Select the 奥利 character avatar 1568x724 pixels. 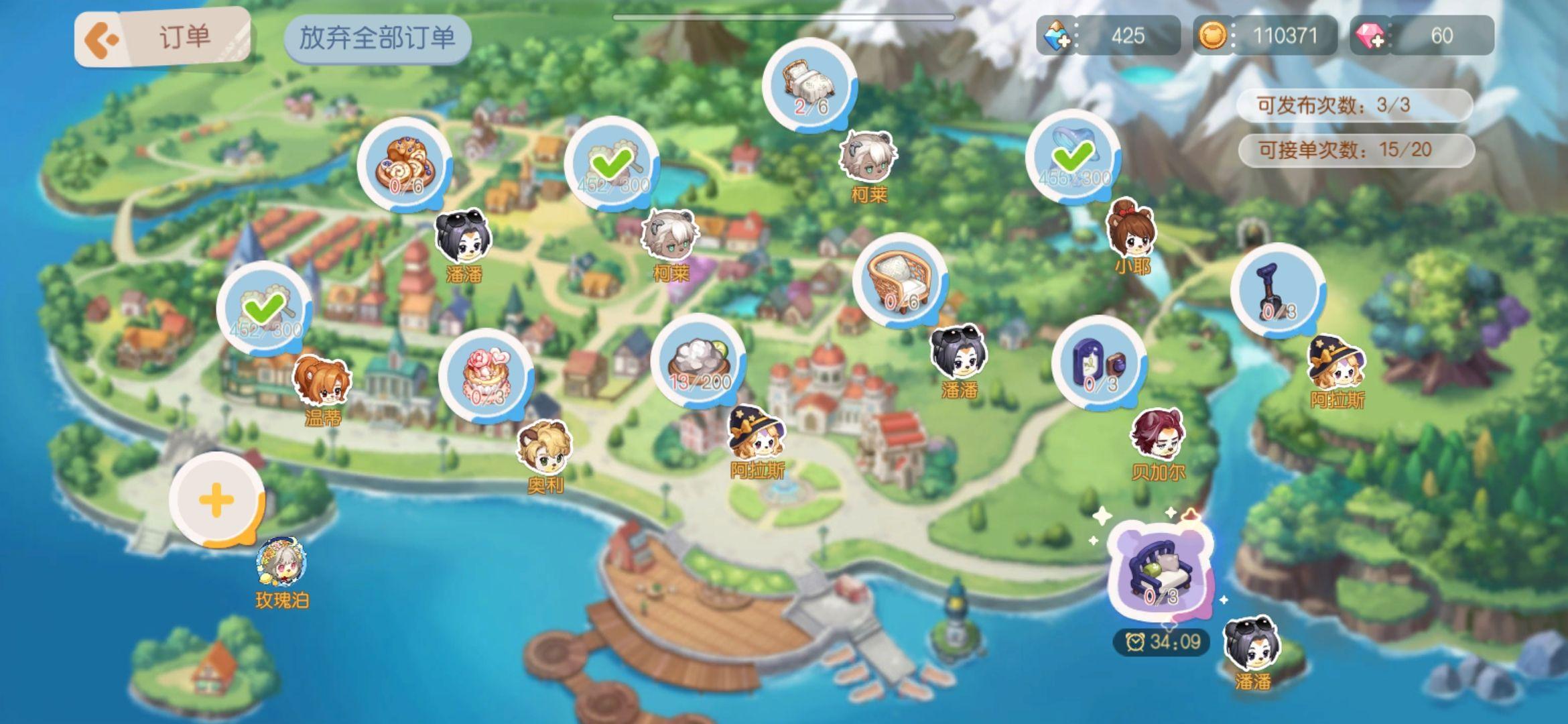(x=544, y=447)
